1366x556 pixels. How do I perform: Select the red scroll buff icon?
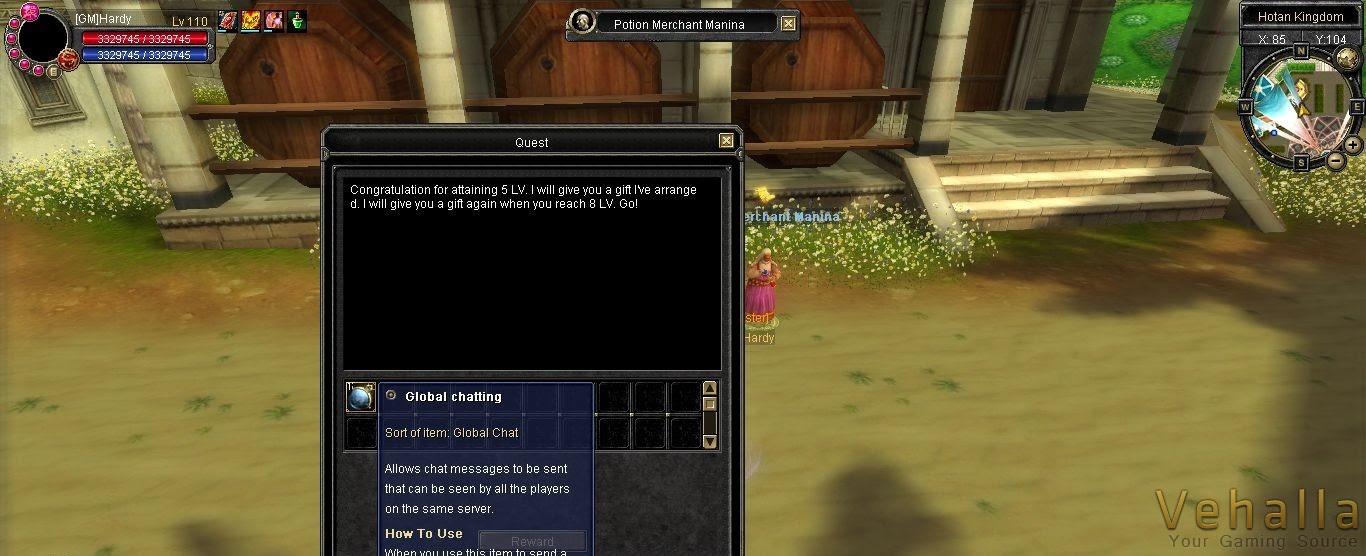coord(228,21)
